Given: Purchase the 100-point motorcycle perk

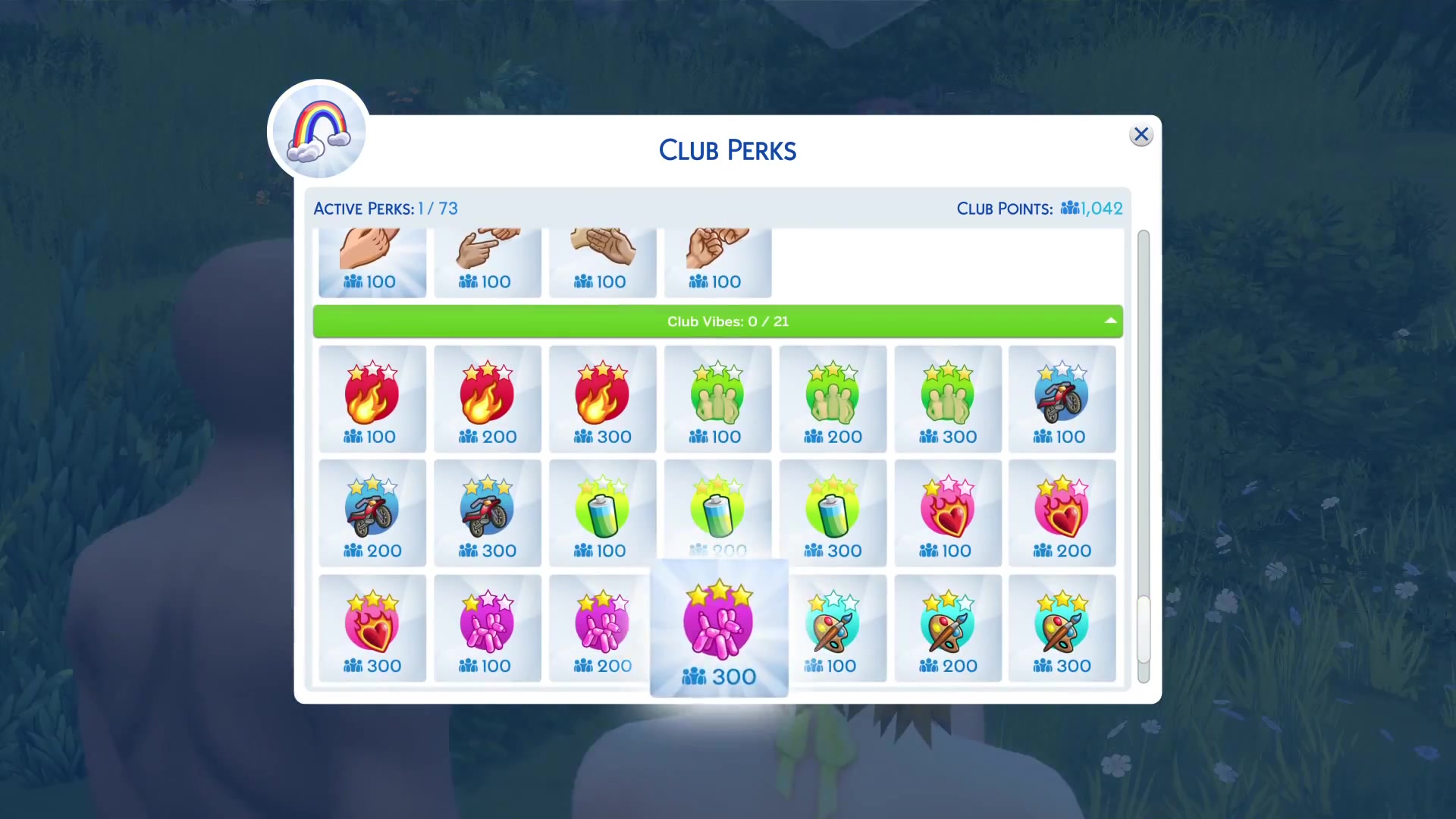Looking at the screenshot, I should point(1062,400).
